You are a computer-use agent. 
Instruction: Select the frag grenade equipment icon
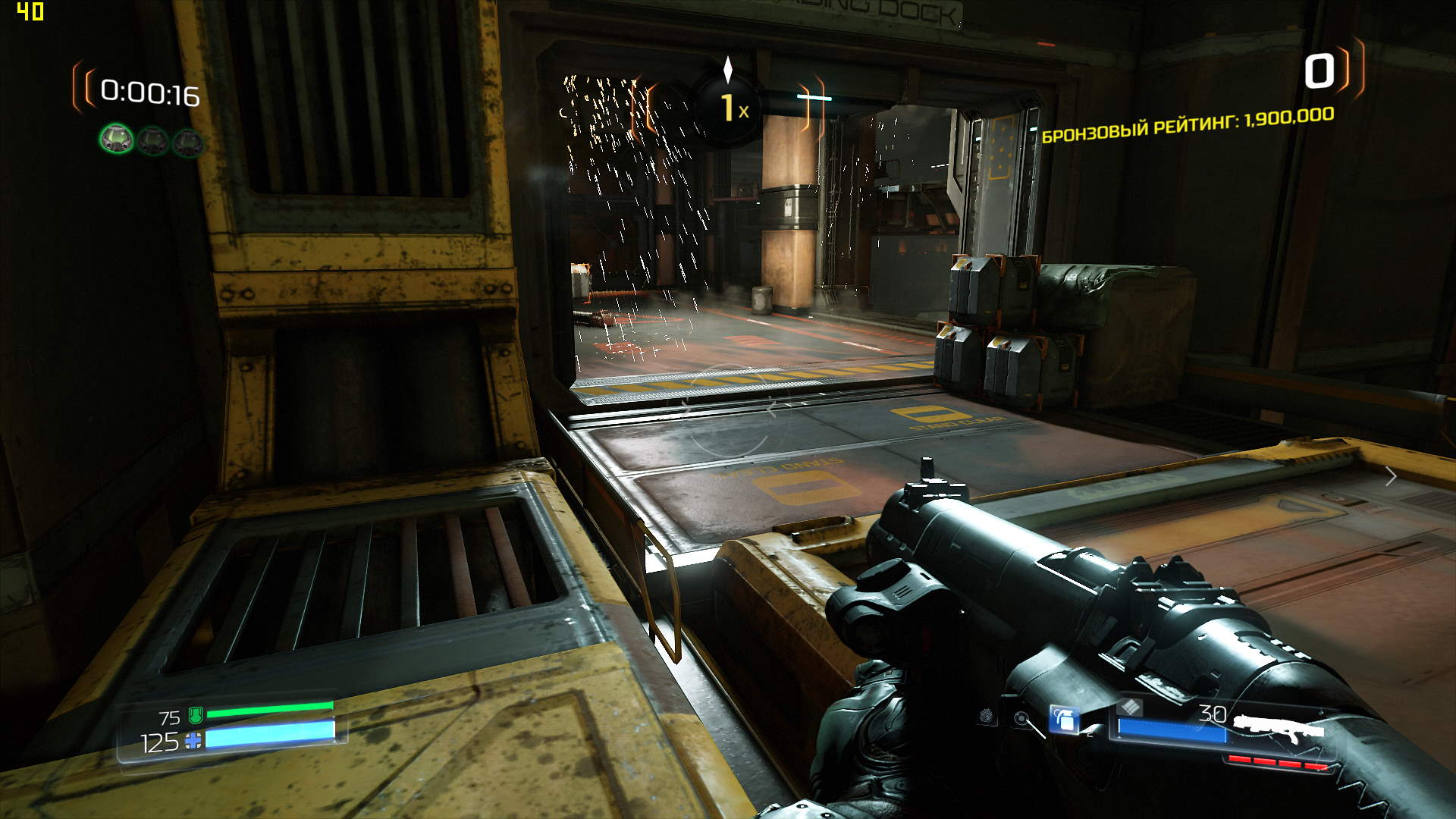pos(1063,719)
